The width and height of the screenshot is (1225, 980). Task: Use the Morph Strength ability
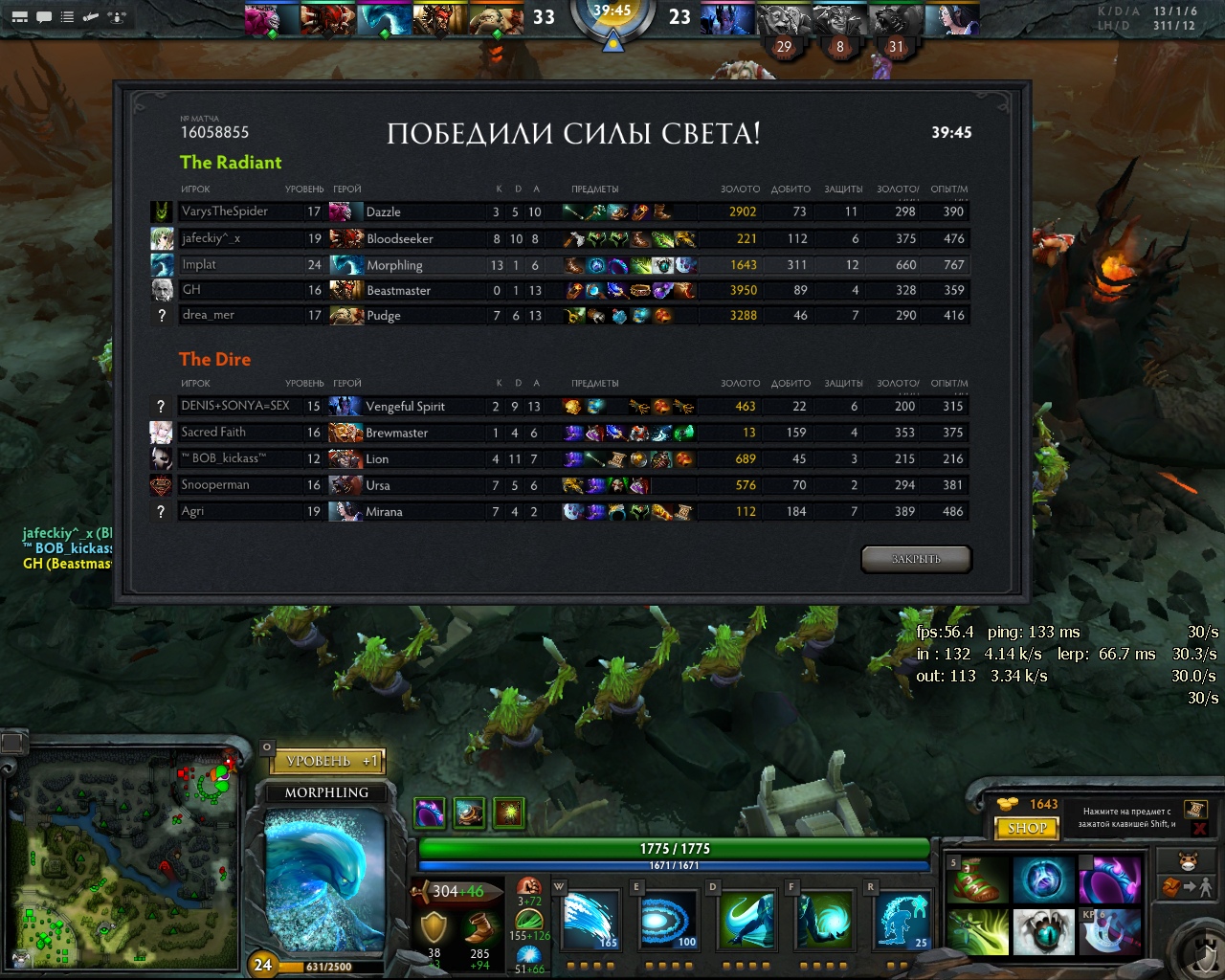825,920
